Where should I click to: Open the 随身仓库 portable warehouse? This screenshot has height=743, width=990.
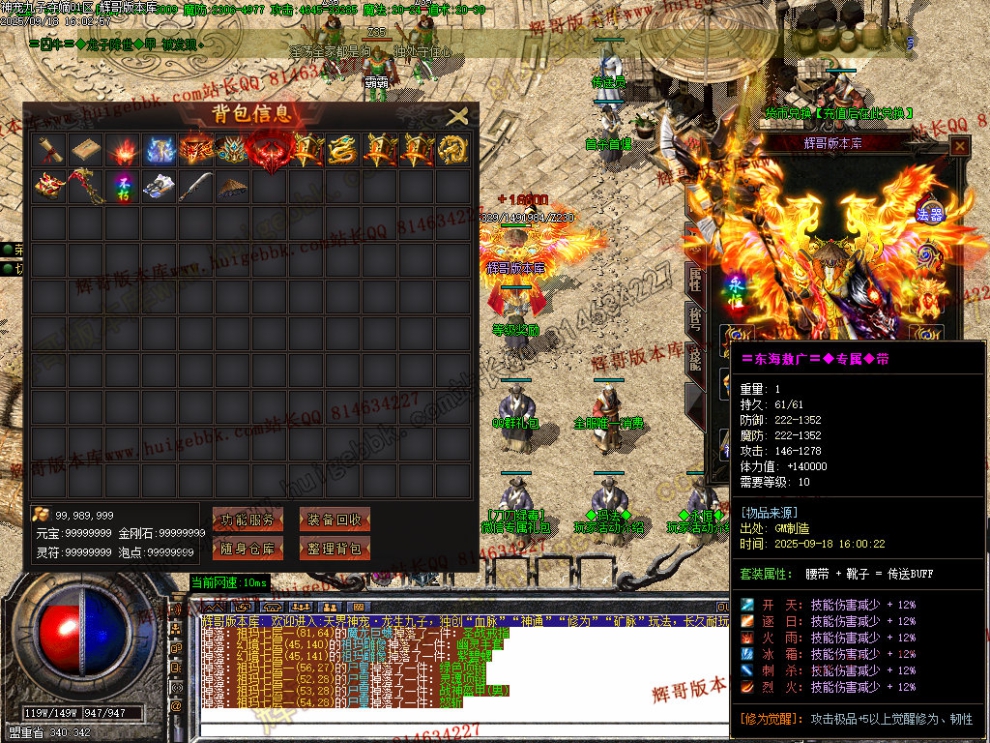point(247,548)
